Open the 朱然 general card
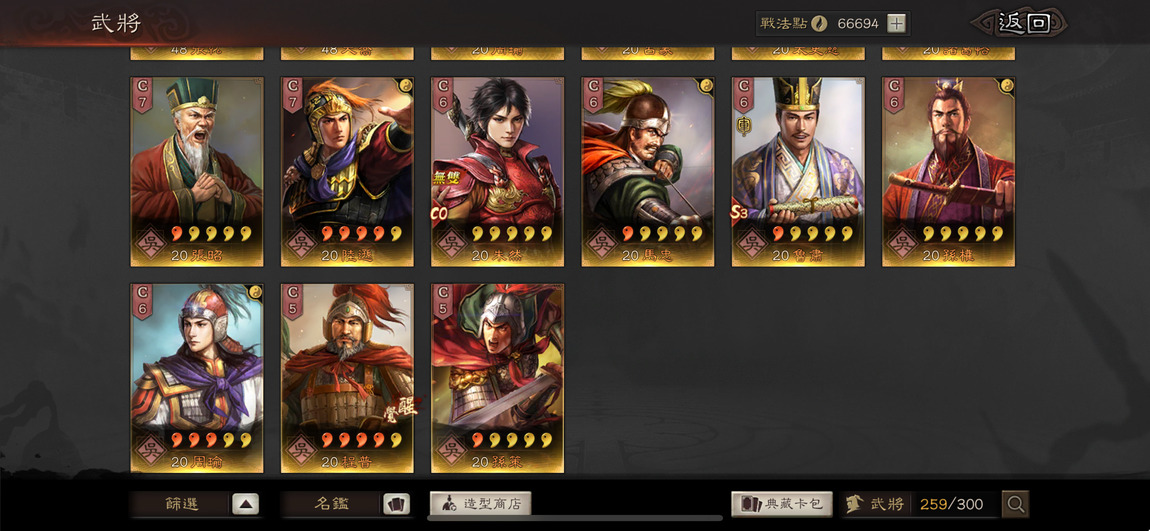 click(x=497, y=171)
